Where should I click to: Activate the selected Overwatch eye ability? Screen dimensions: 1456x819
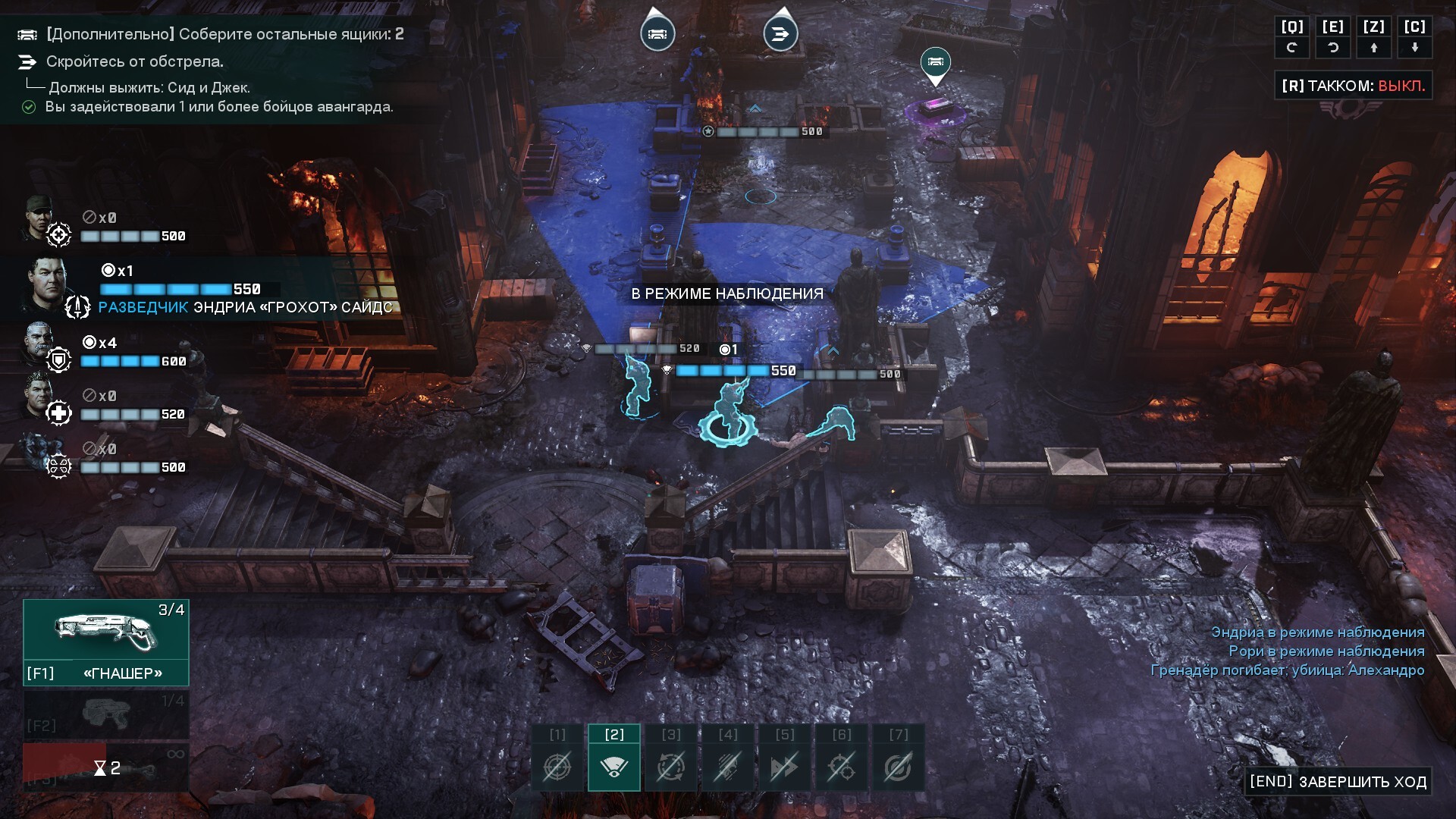(613, 767)
